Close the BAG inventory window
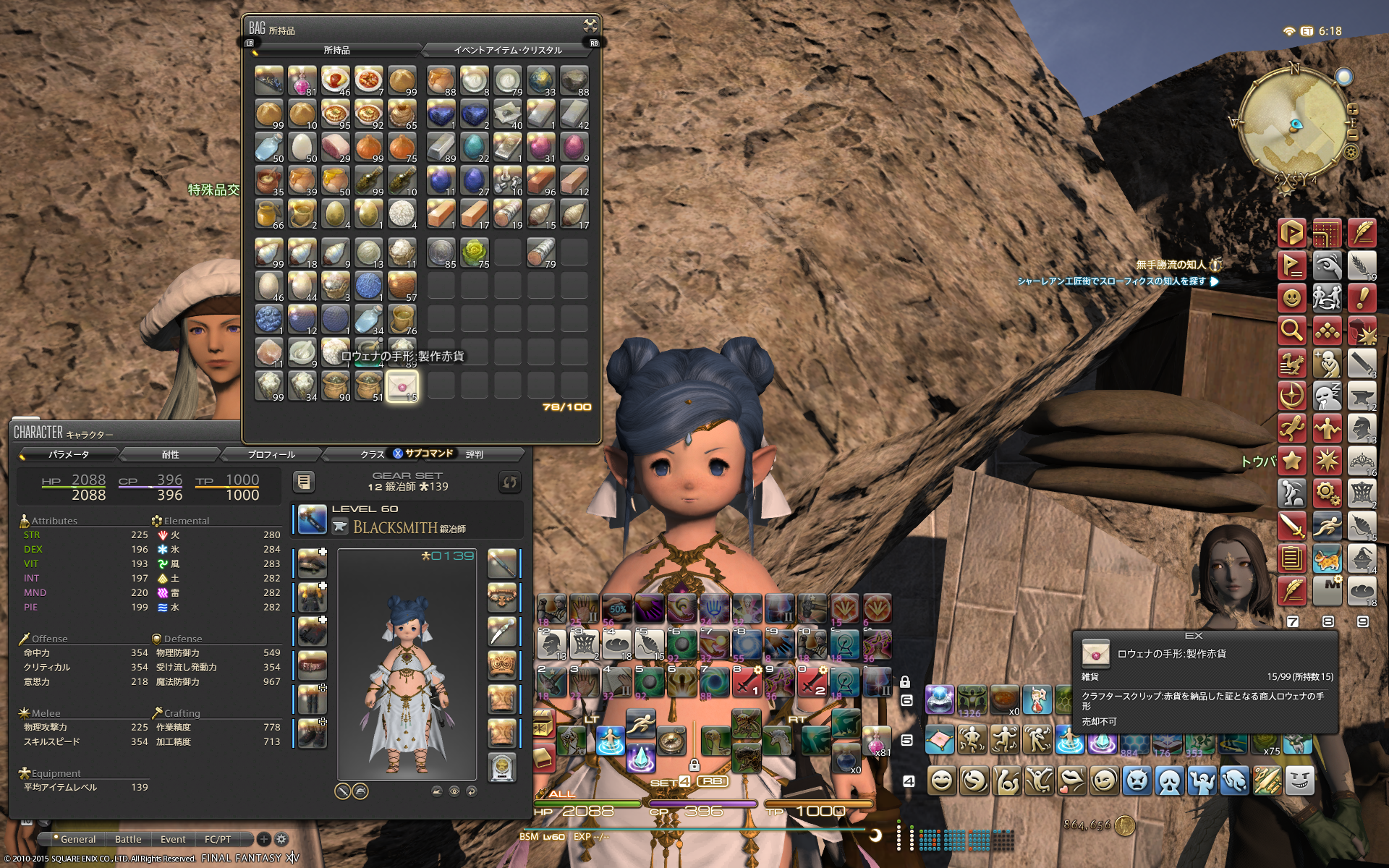The height and width of the screenshot is (868, 1389). (x=590, y=26)
